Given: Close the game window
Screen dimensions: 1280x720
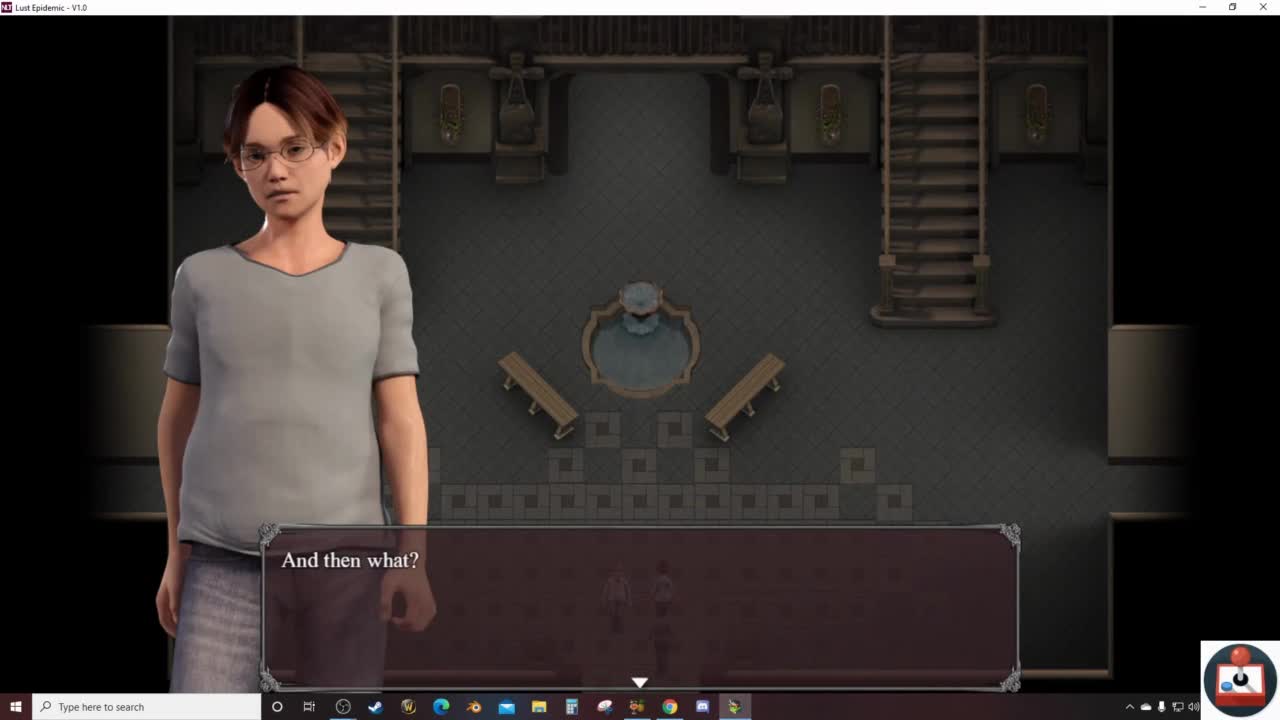Looking at the screenshot, I should point(1263,7).
